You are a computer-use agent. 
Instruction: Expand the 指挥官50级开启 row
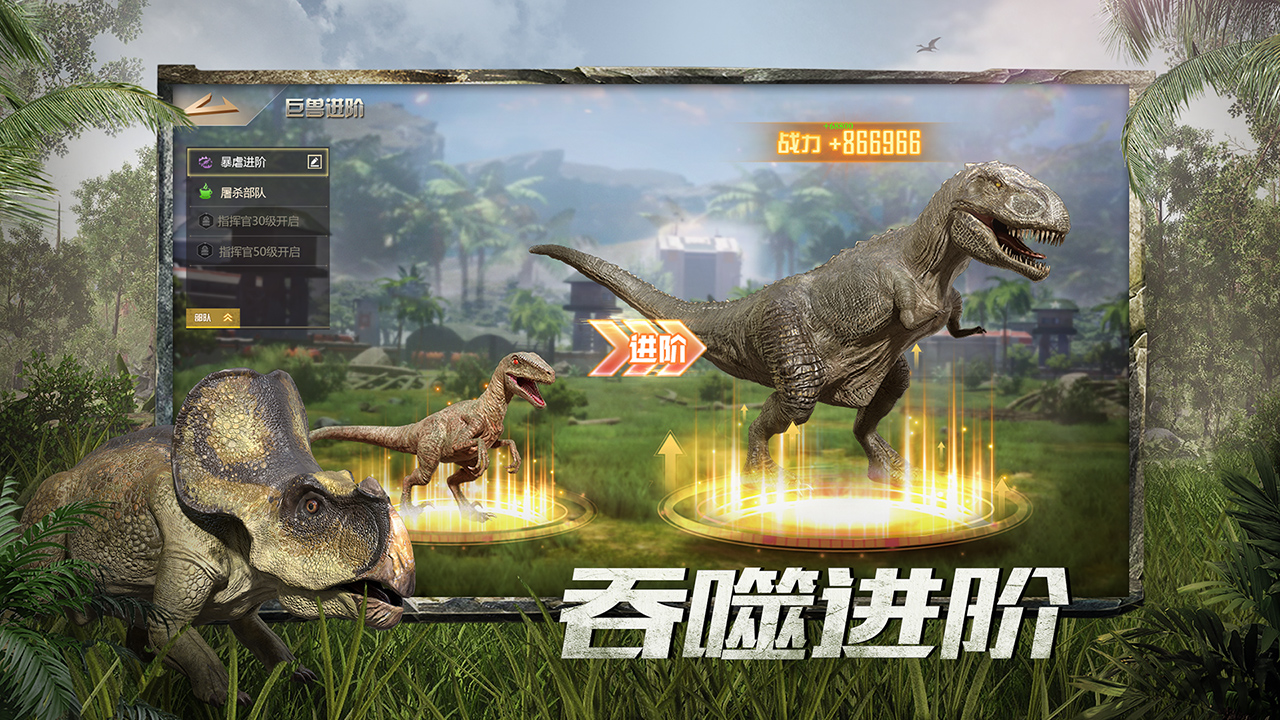(x=260, y=250)
